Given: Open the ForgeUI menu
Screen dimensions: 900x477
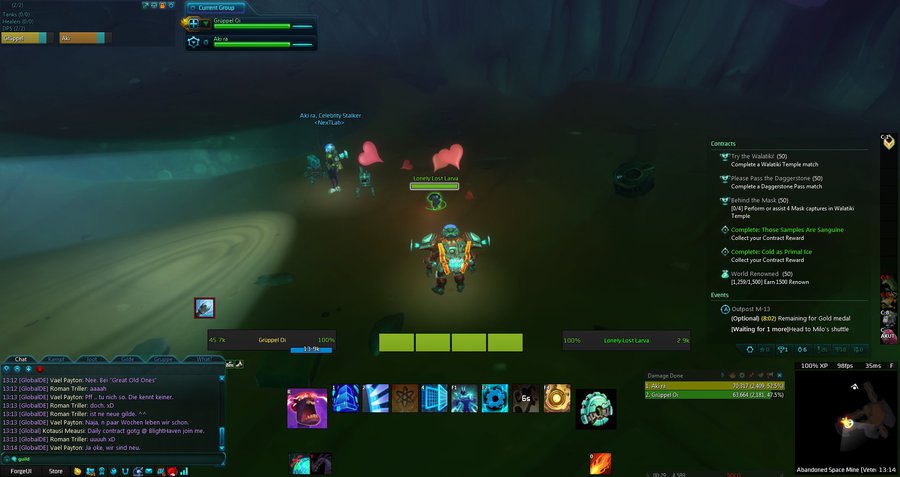Looking at the screenshot, I should coord(21,471).
